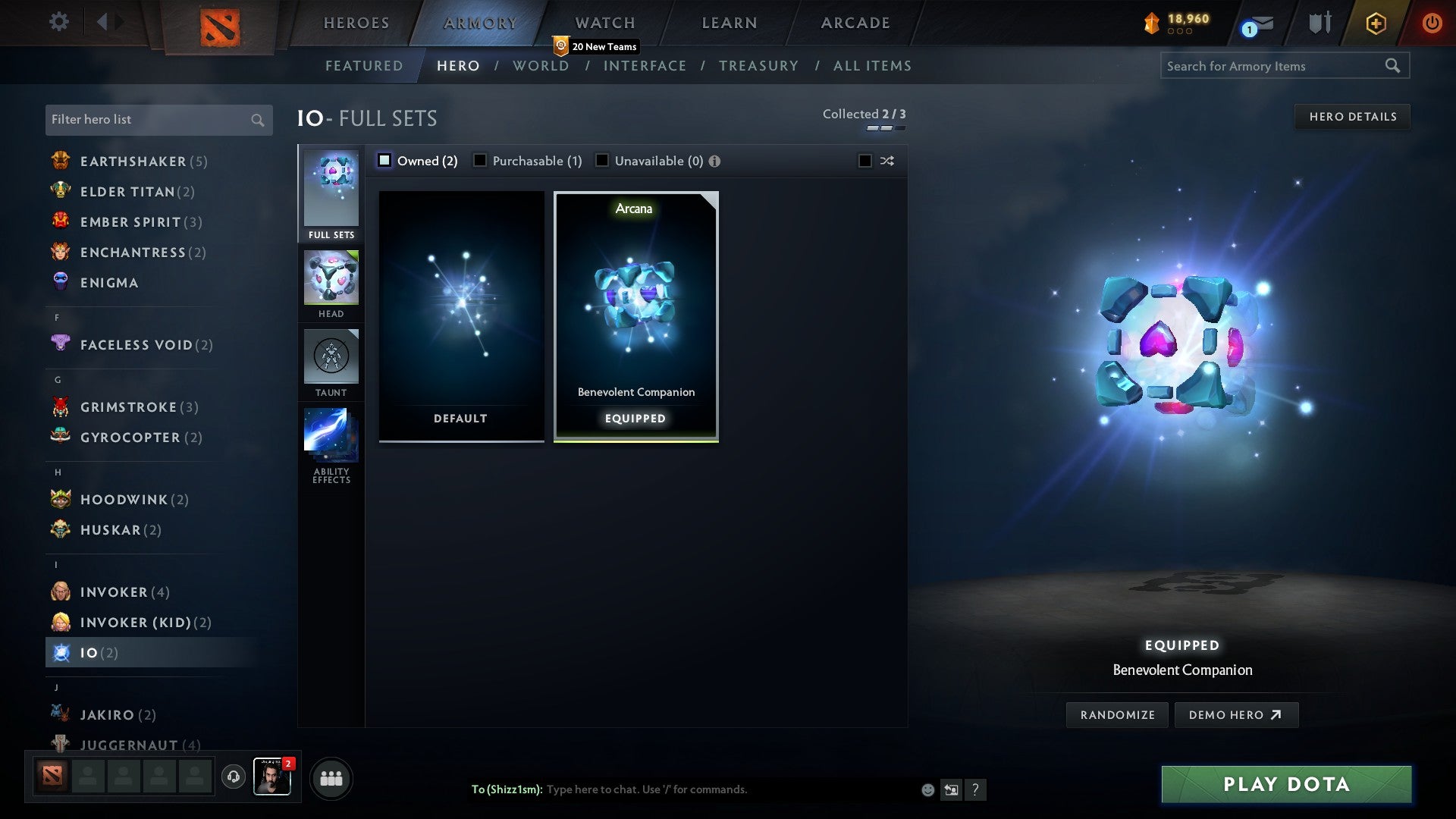Click the HERO DETAILS button

point(1353,116)
